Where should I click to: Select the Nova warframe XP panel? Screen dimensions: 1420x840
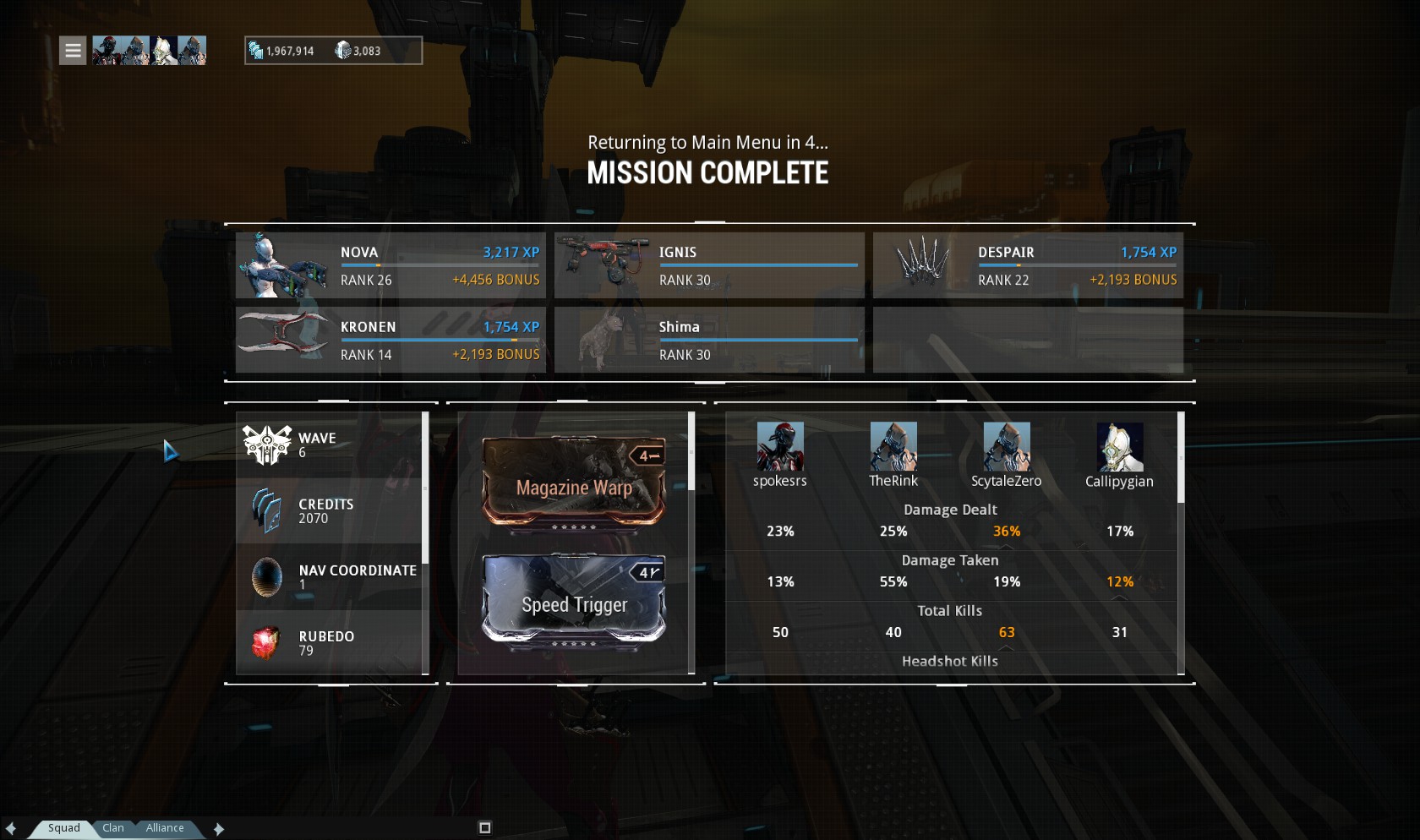(390, 265)
